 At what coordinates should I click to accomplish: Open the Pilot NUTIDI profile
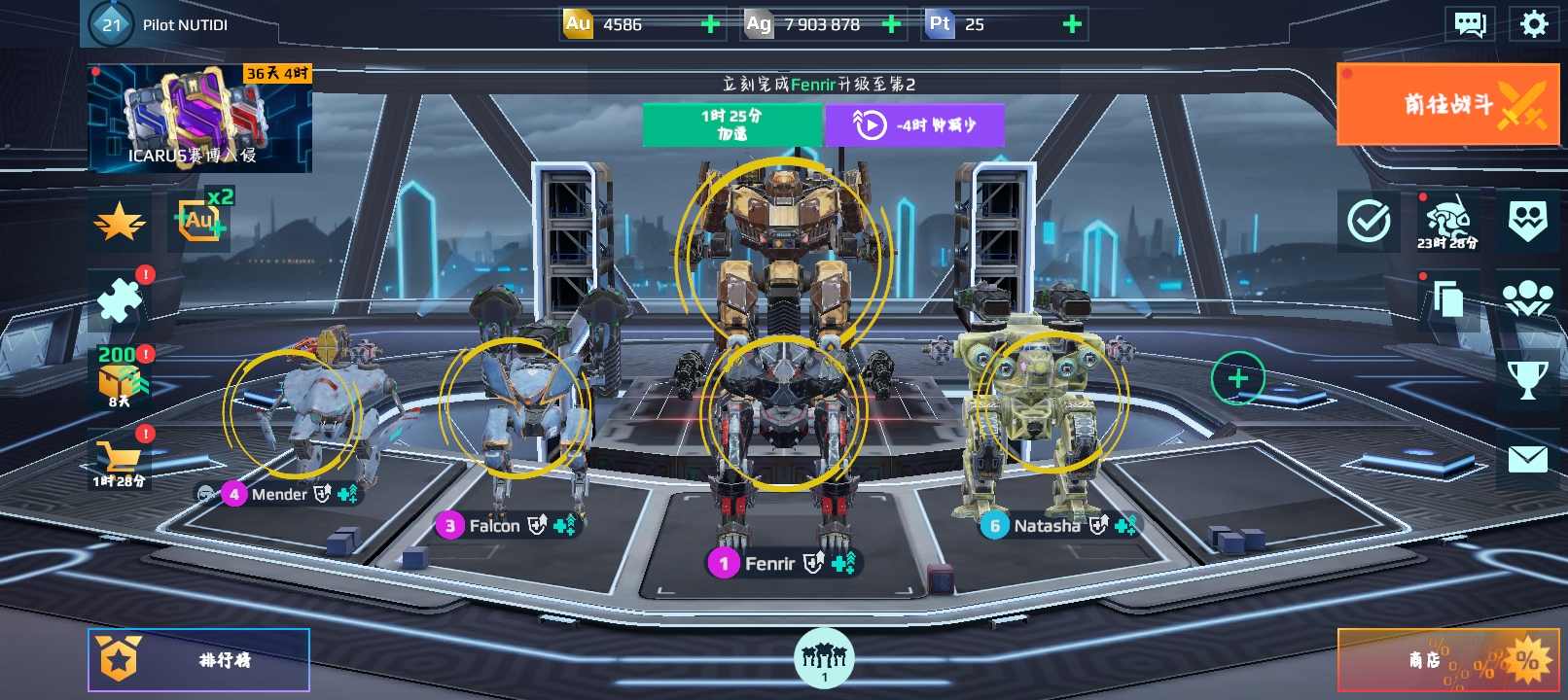pyautogui.click(x=160, y=24)
